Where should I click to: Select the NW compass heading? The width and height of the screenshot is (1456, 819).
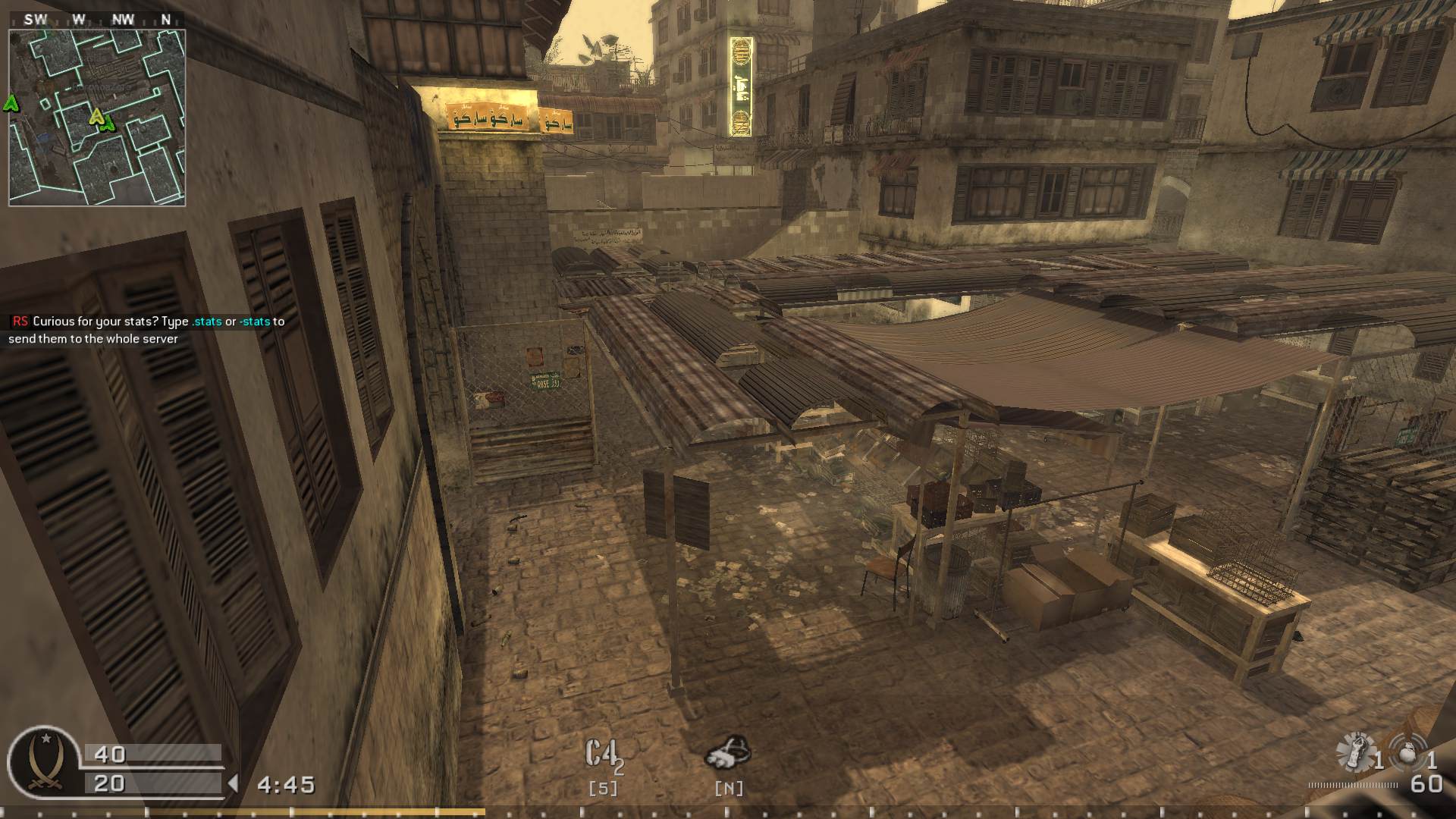click(x=124, y=19)
